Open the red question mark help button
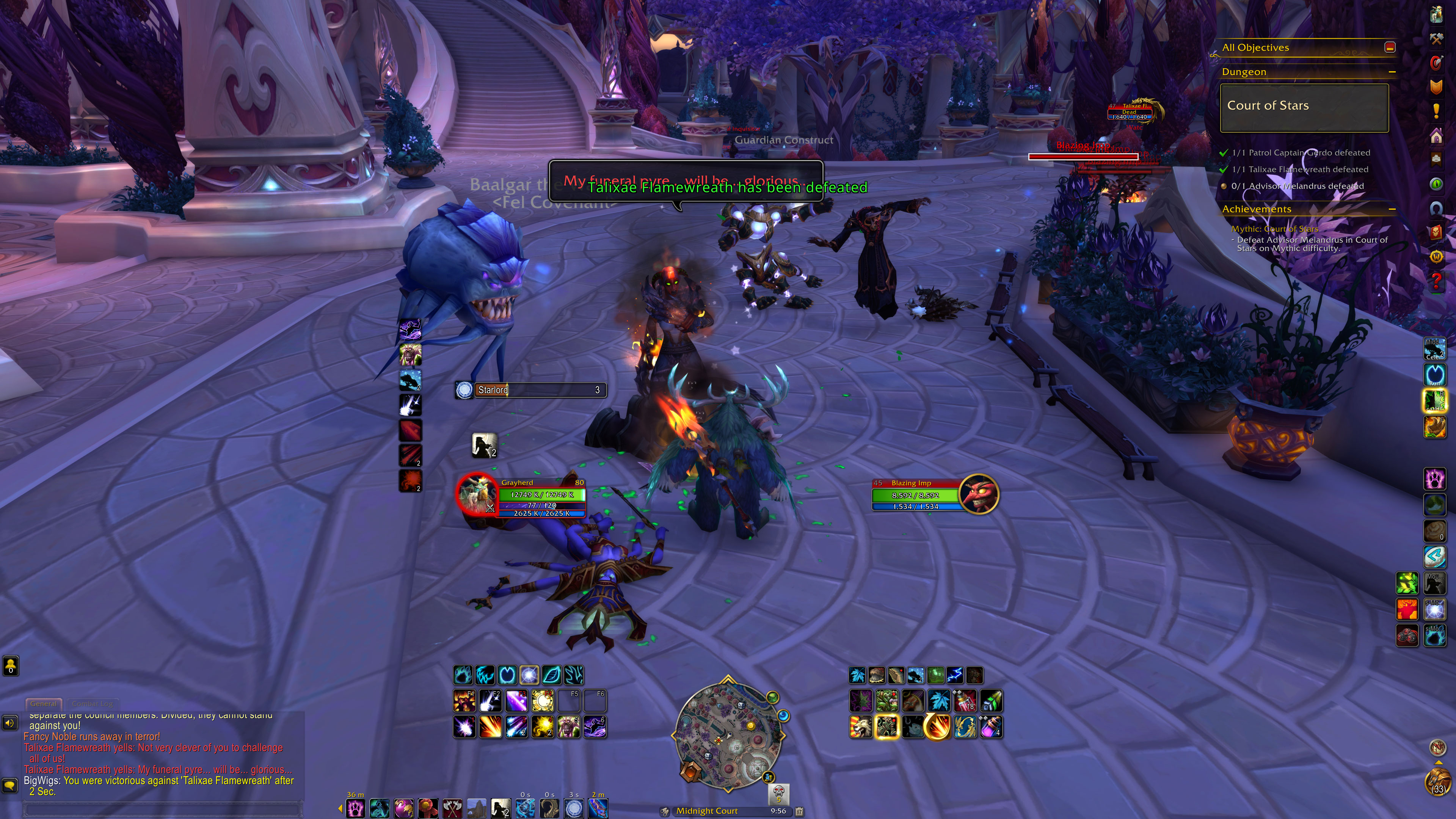 tap(1436, 280)
